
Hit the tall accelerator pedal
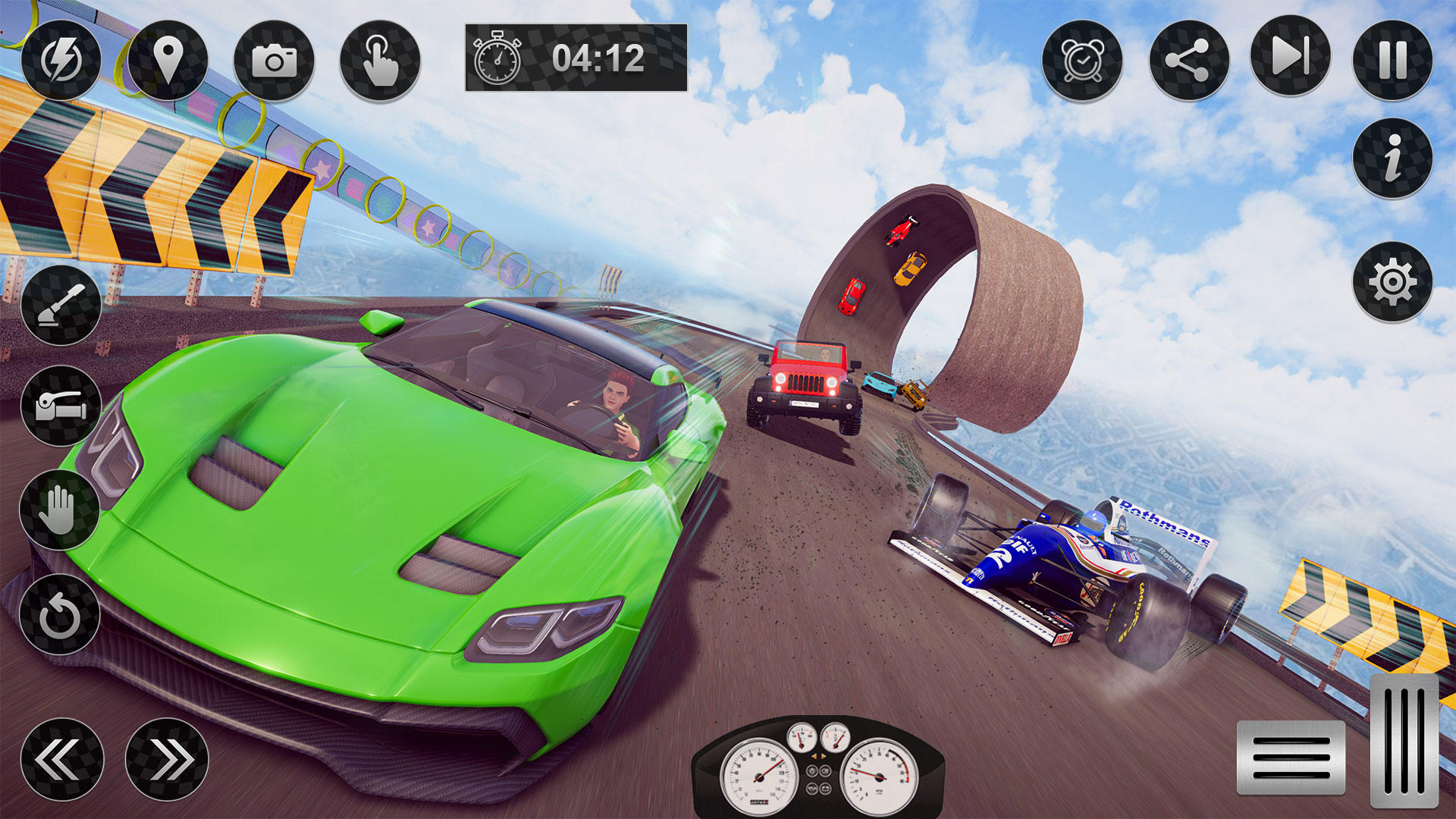(1404, 741)
